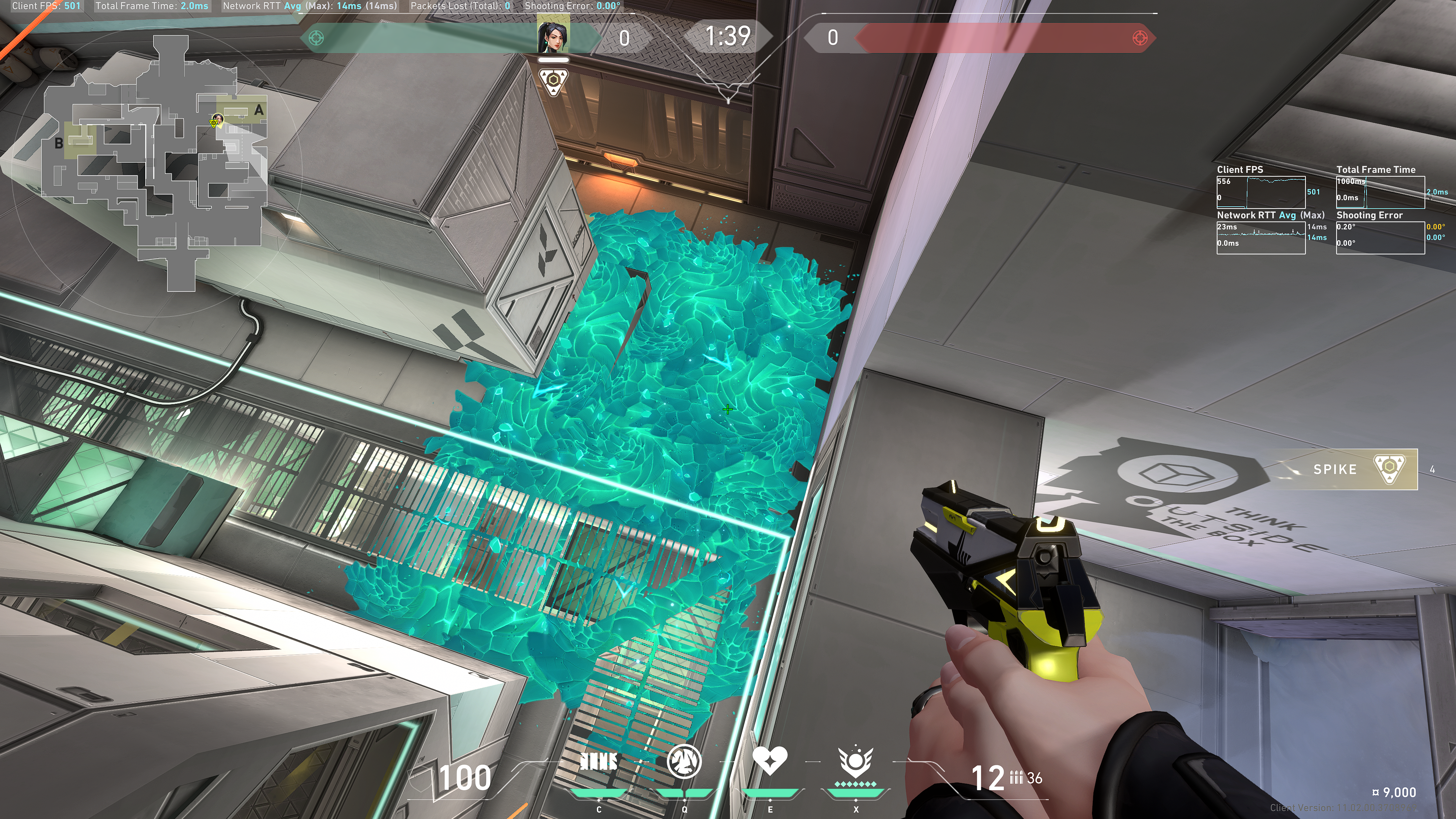Activate the Resurrection ultimate icon
Image resolution: width=1456 pixels, height=819 pixels.
tap(855, 762)
